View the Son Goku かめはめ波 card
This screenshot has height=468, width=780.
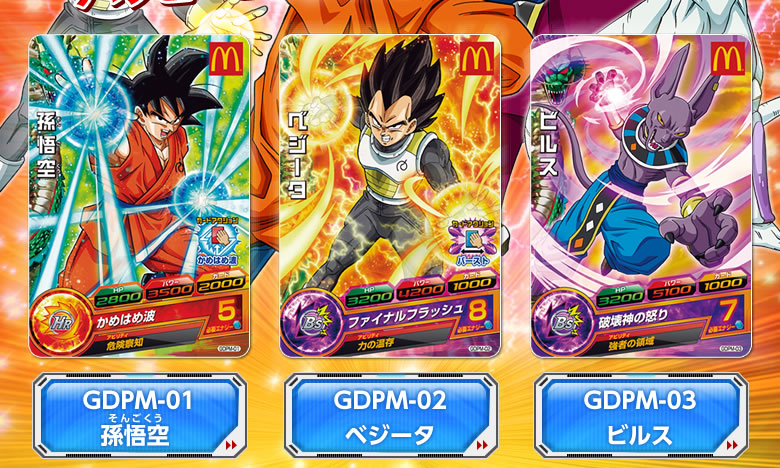click(x=139, y=195)
